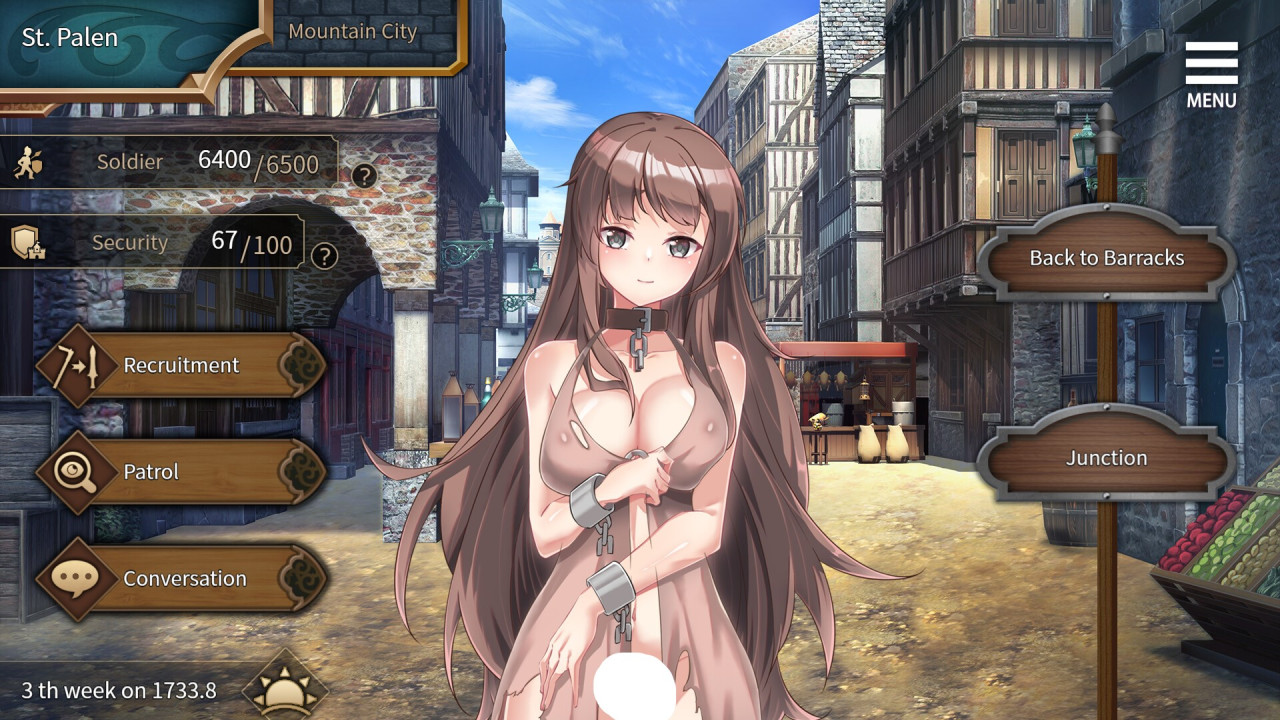
Task: Start a Patrol
Action: pos(182,472)
